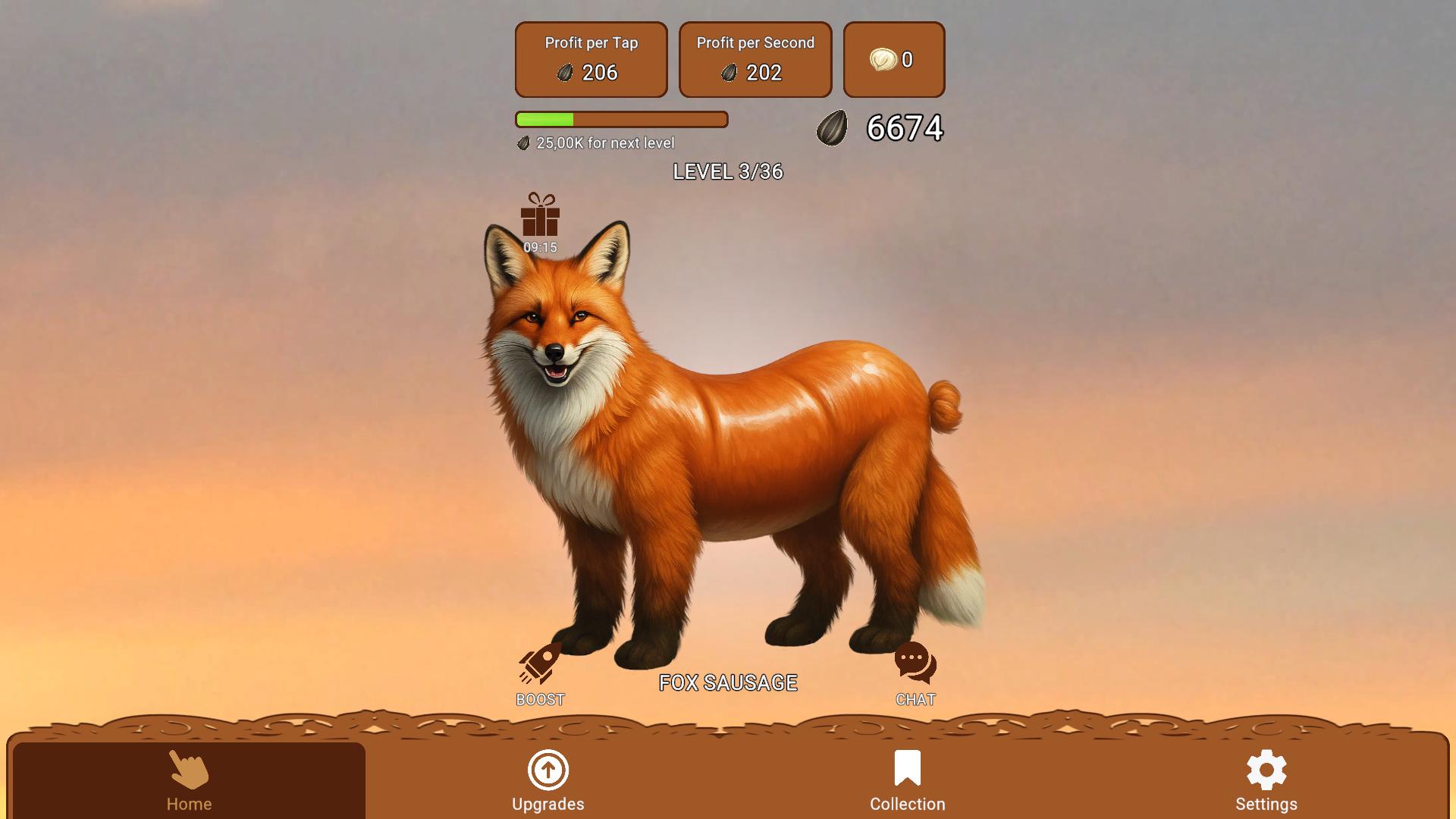The image size is (1456, 819).
Task: Open Upgrades via the arrow icon
Action: point(548,770)
